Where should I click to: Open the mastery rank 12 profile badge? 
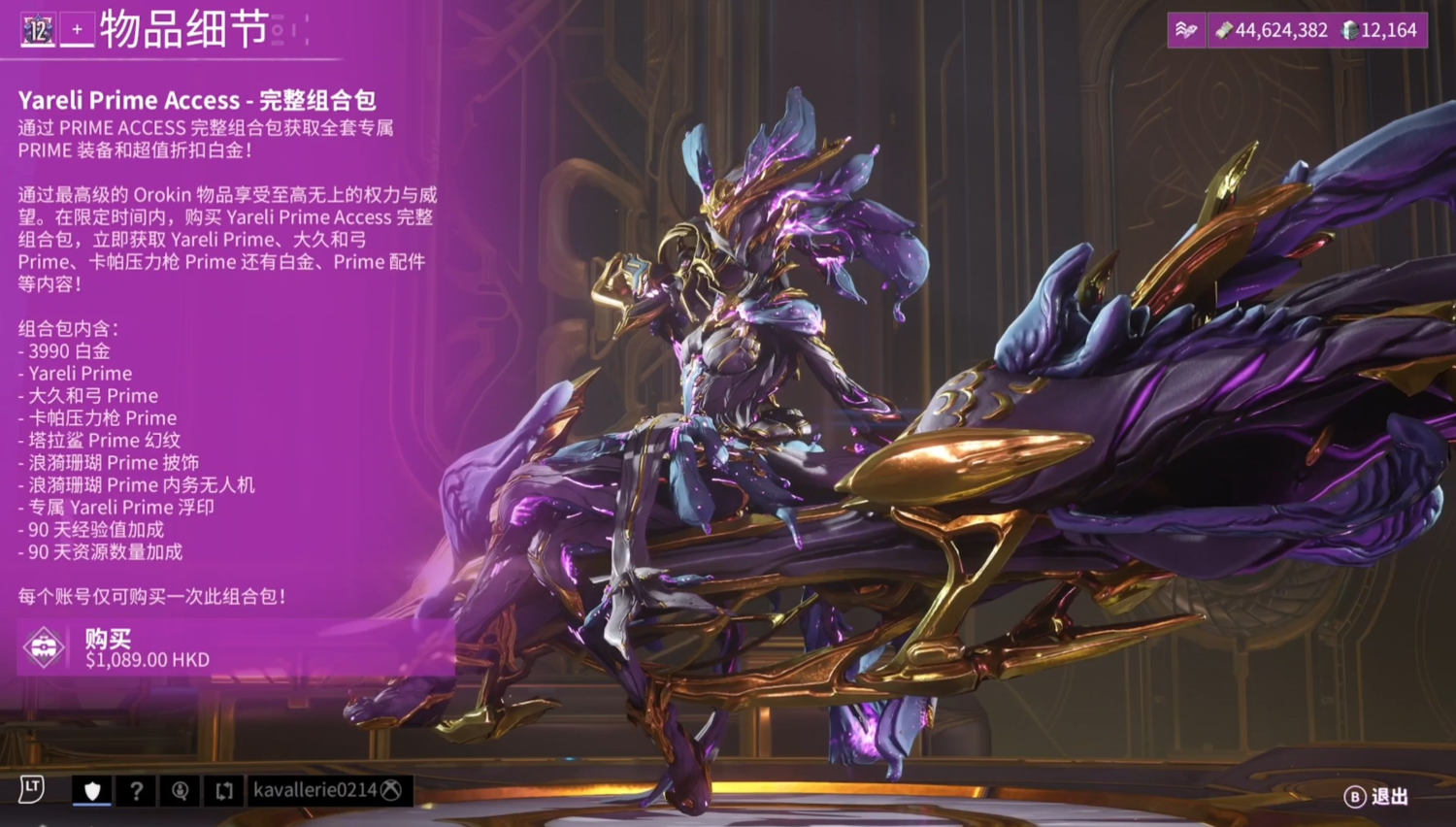click(x=38, y=30)
